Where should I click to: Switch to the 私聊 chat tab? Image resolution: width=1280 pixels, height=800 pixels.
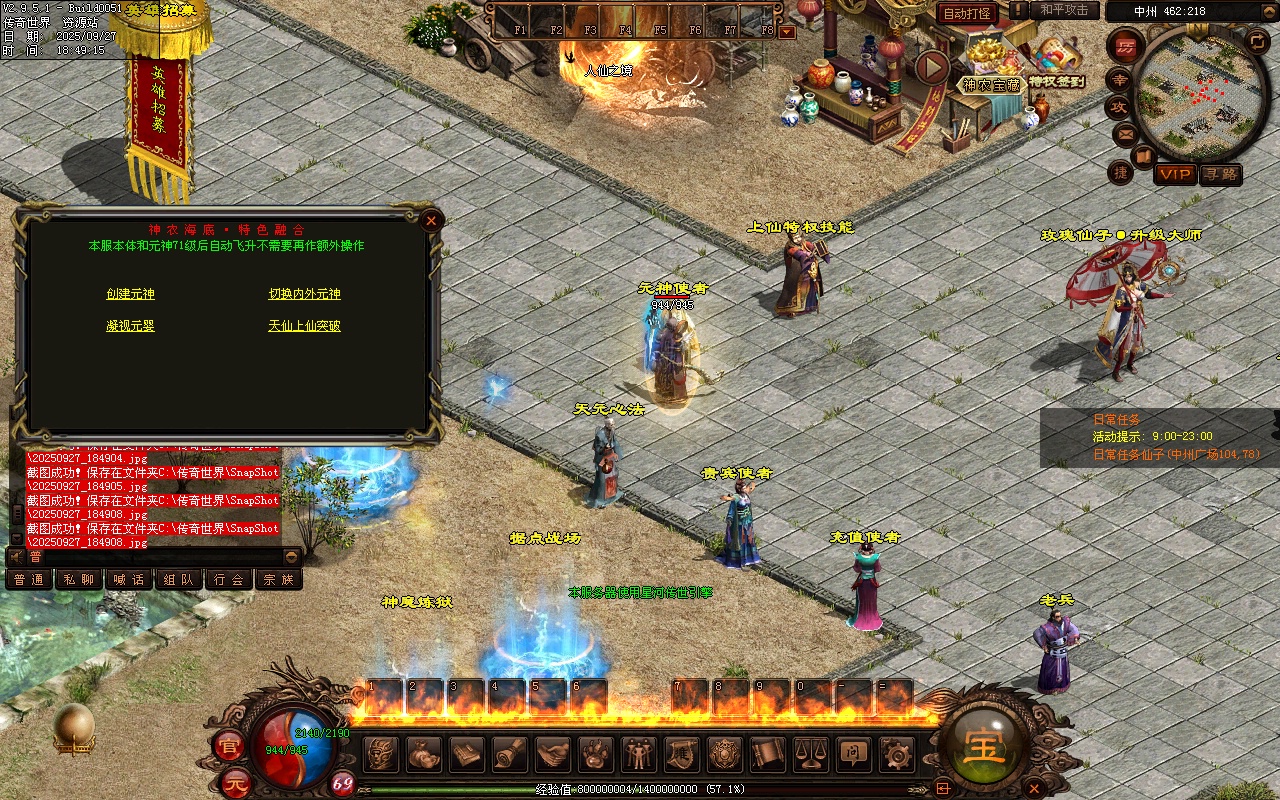[x=79, y=579]
